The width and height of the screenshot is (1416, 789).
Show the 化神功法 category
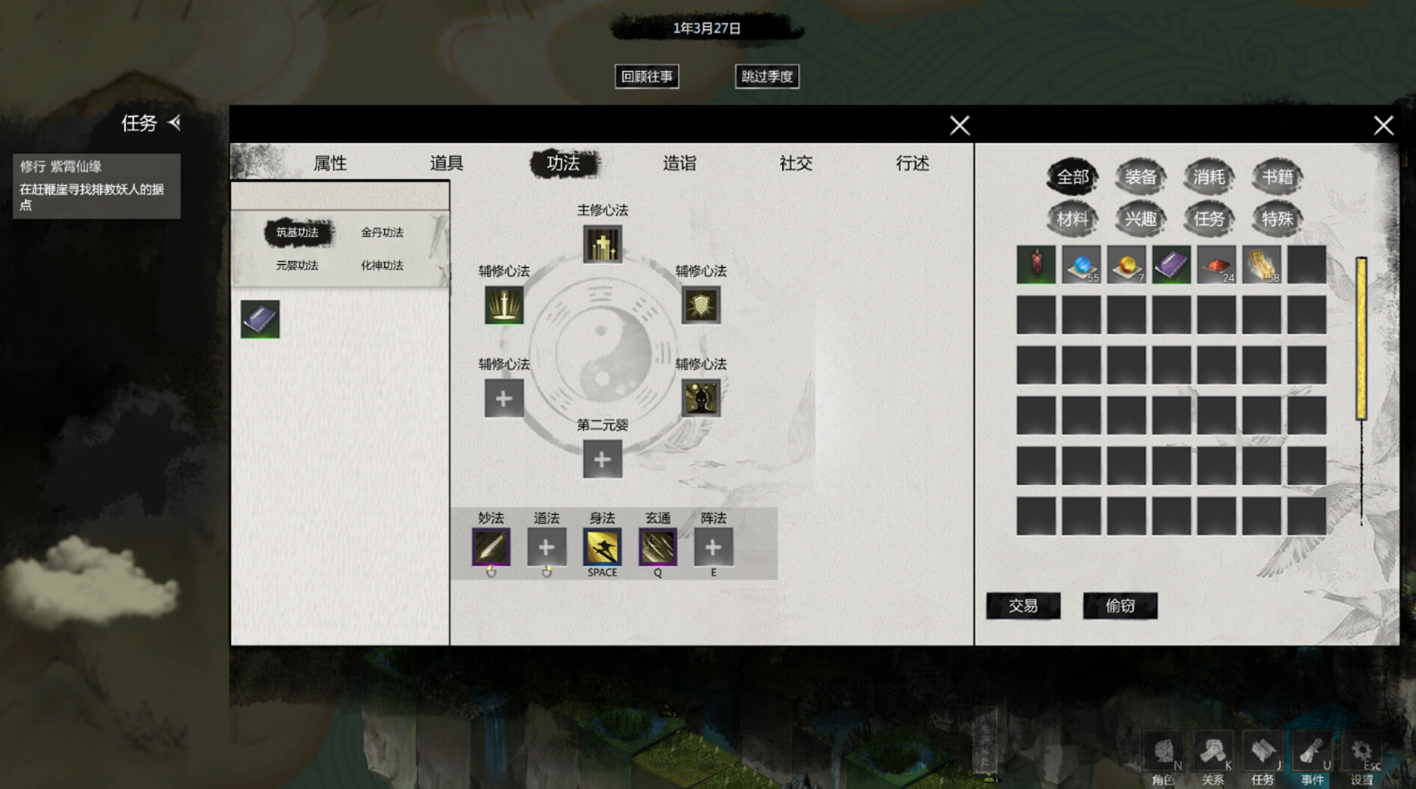pos(382,266)
